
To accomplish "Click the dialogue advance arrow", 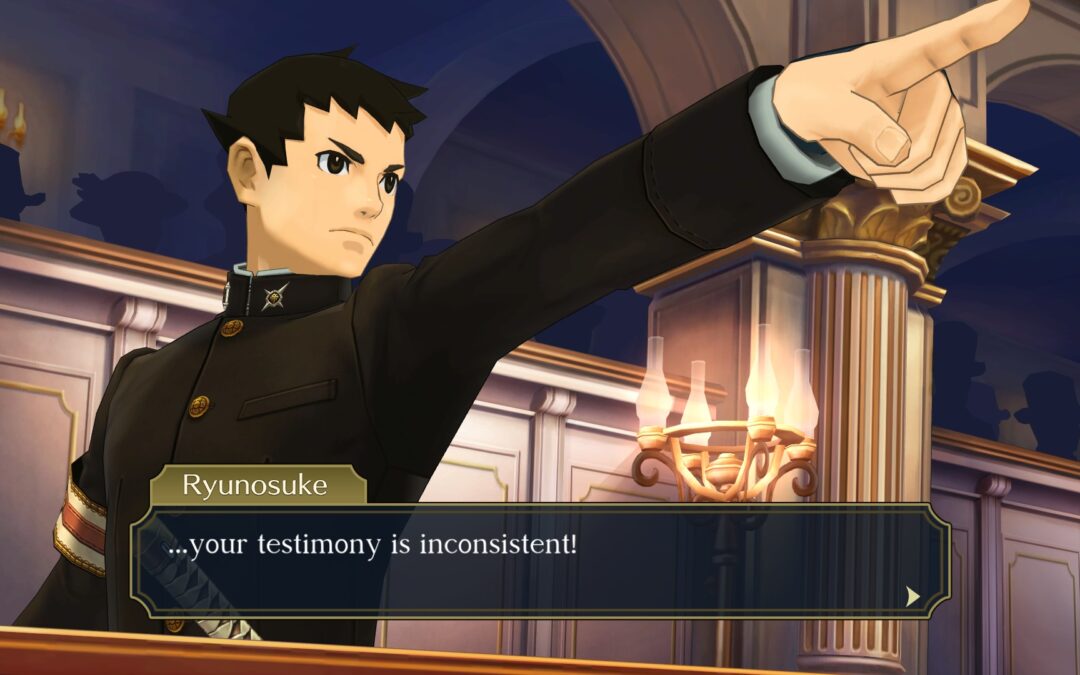I will click(x=912, y=596).
